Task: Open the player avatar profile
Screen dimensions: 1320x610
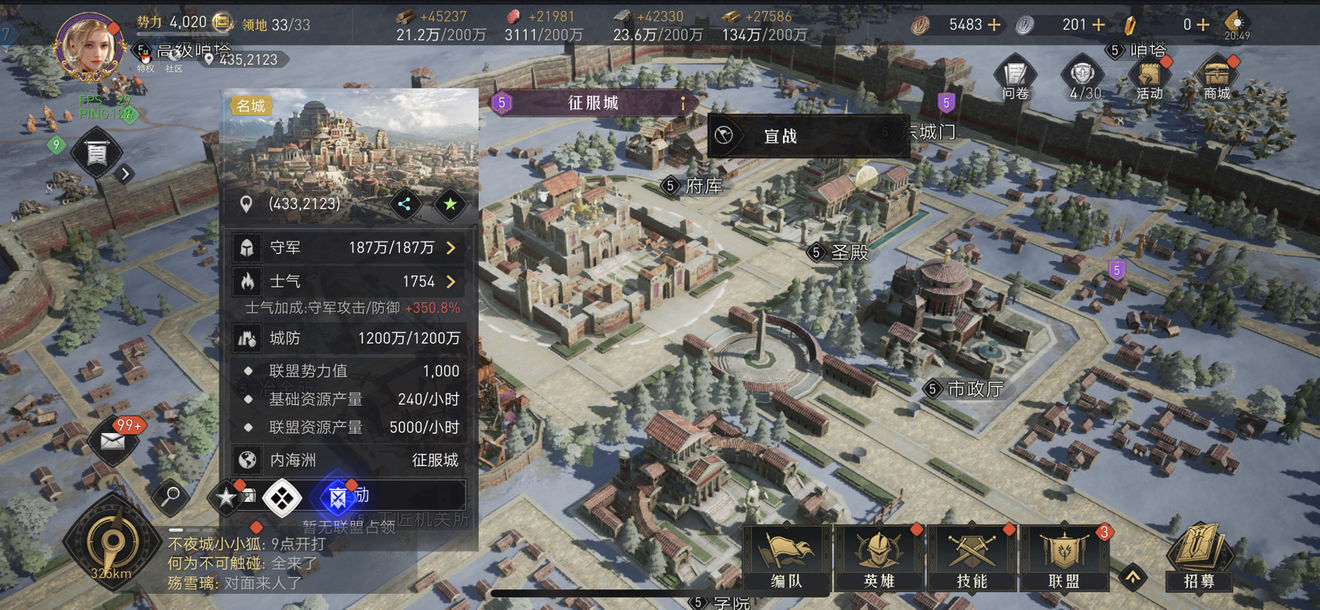Action: pyautogui.click(x=84, y=45)
